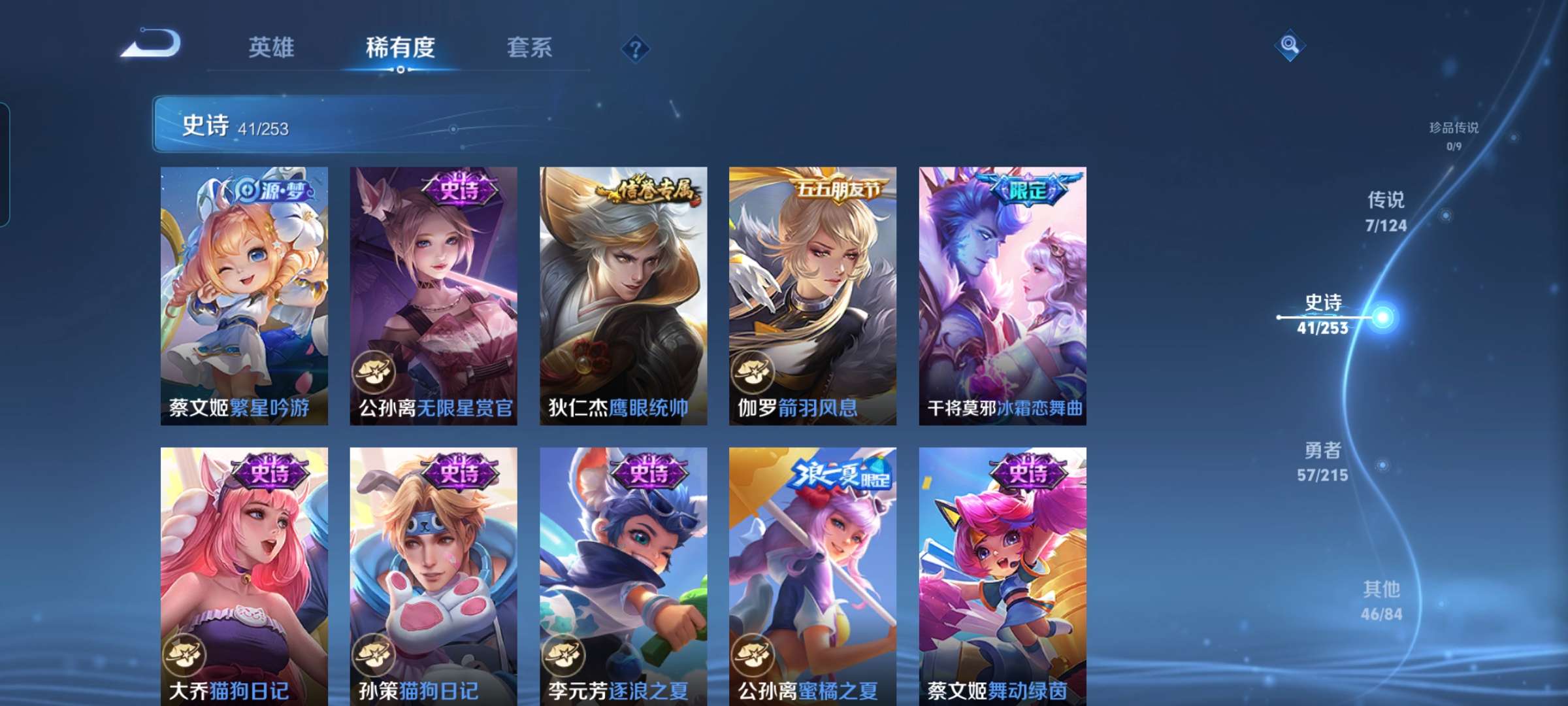Click the fragment icon on 蔡文姬繁星吟游 card
Image resolution: width=1568 pixels, height=706 pixels.
pyautogui.click(x=186, y=372)
